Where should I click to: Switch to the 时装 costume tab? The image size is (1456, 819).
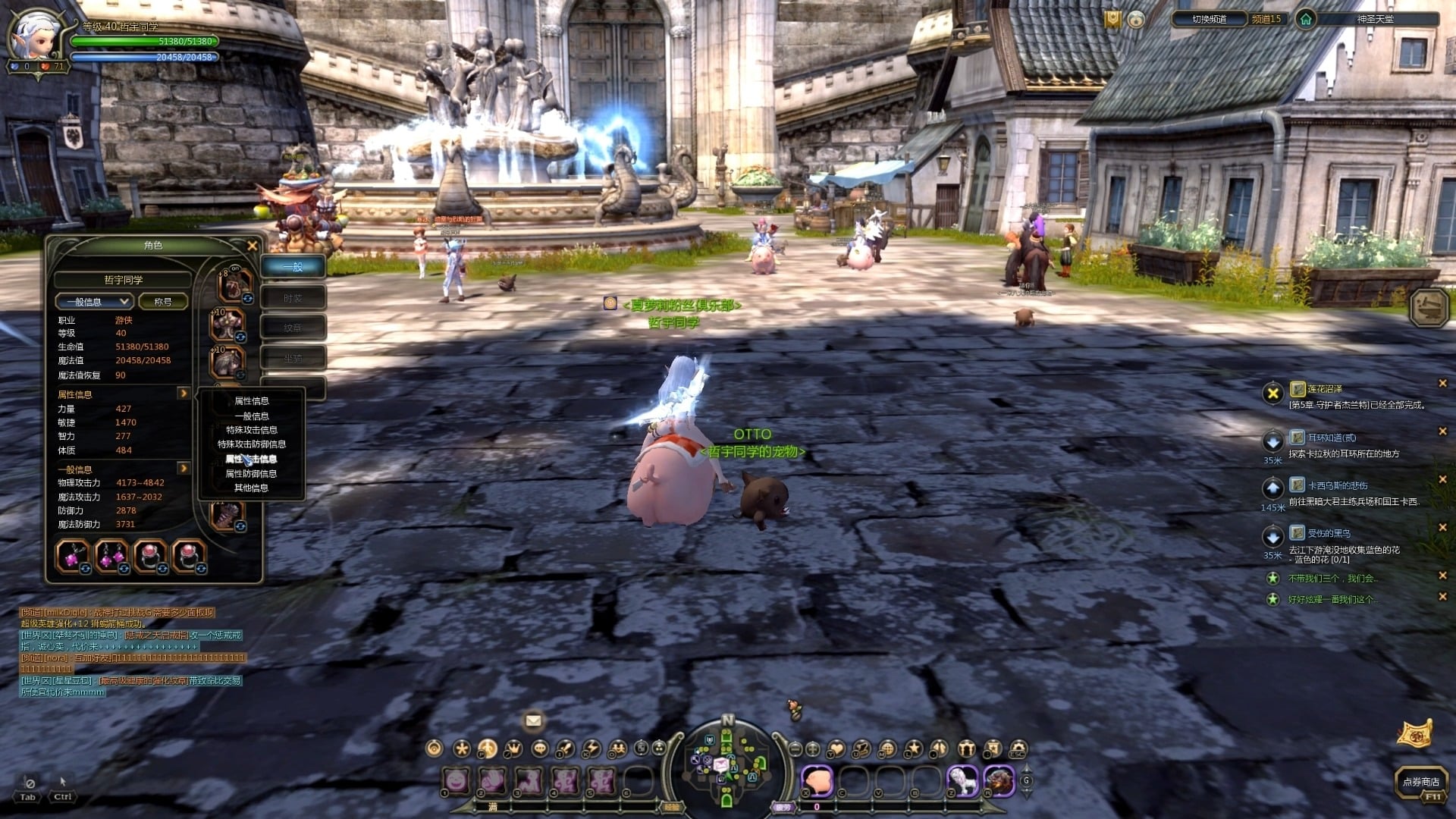click(293, 298)
